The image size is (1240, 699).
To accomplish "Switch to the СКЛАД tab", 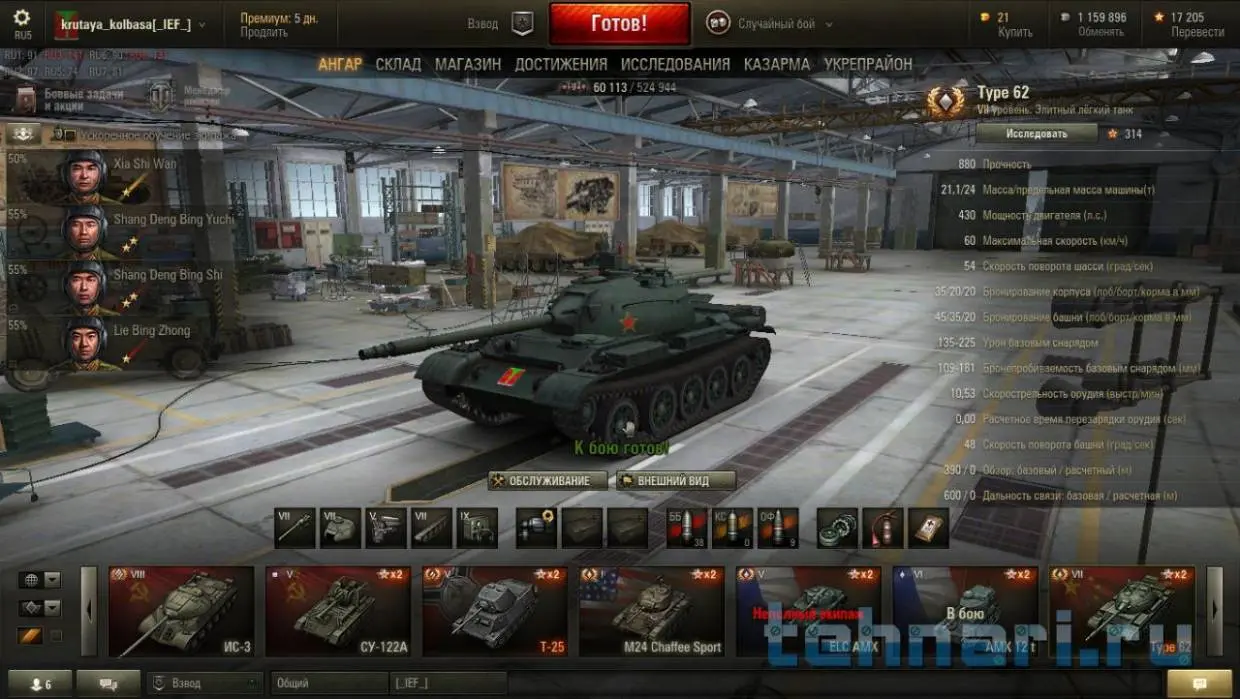I will (x=398, y=64).
